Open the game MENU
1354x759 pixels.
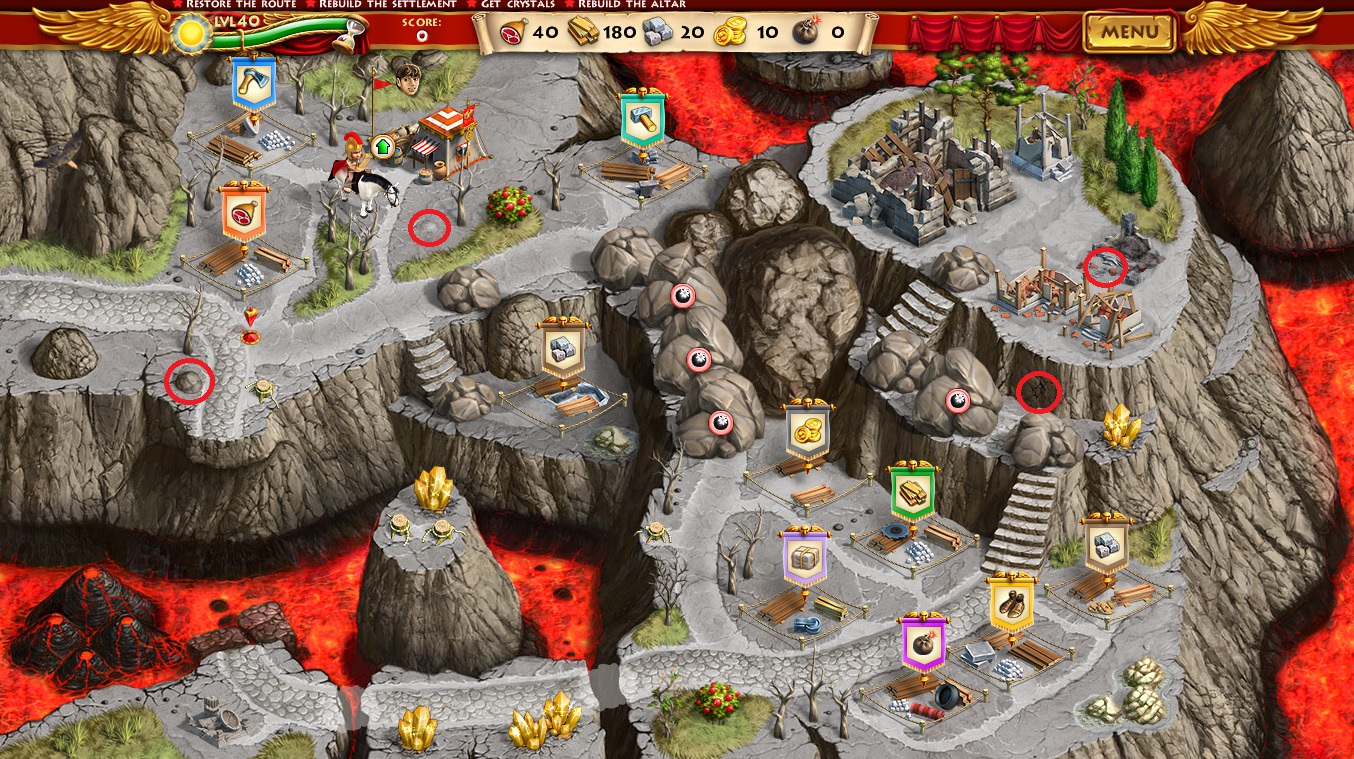point(1130,32)
